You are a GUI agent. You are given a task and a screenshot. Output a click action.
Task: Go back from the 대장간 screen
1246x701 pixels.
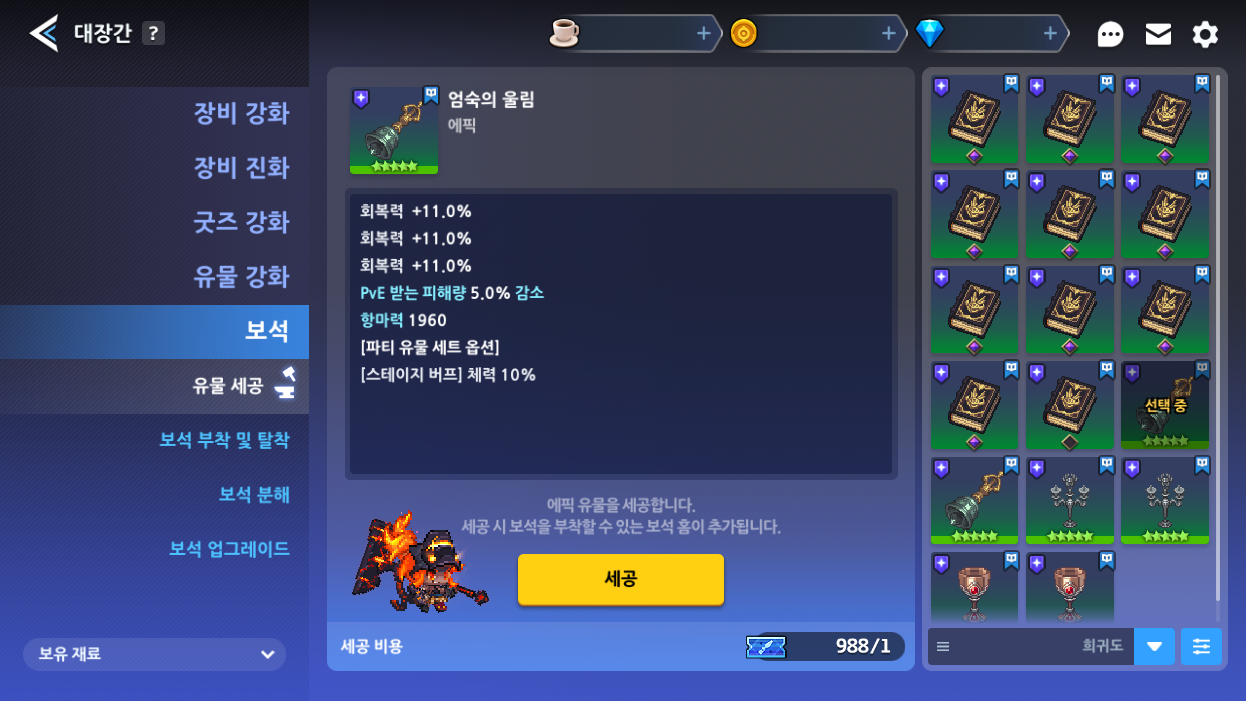pos(43,34)
